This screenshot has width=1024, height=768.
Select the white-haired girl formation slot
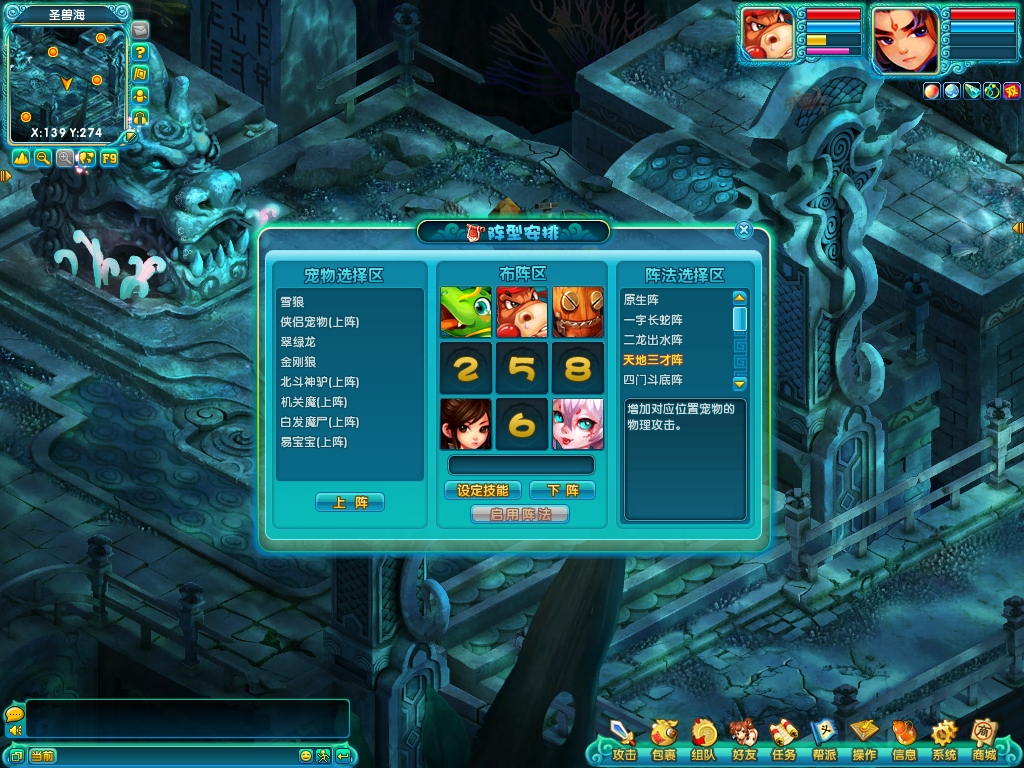[x=578, y=424]
